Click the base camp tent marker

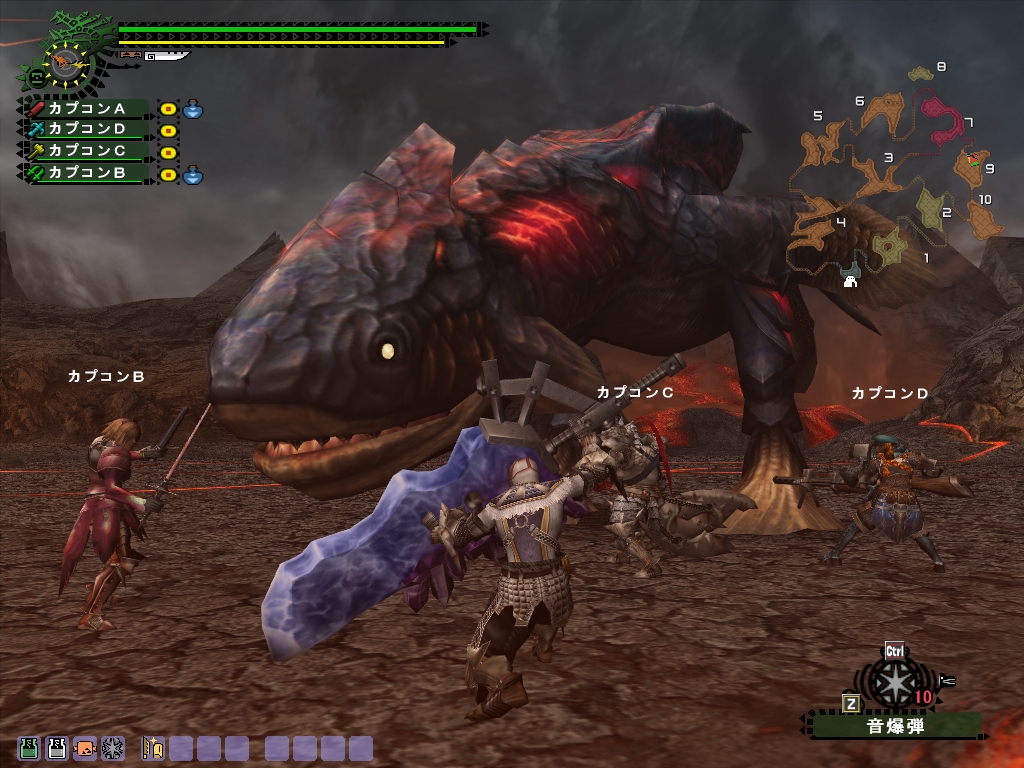(x=851, y=281)
